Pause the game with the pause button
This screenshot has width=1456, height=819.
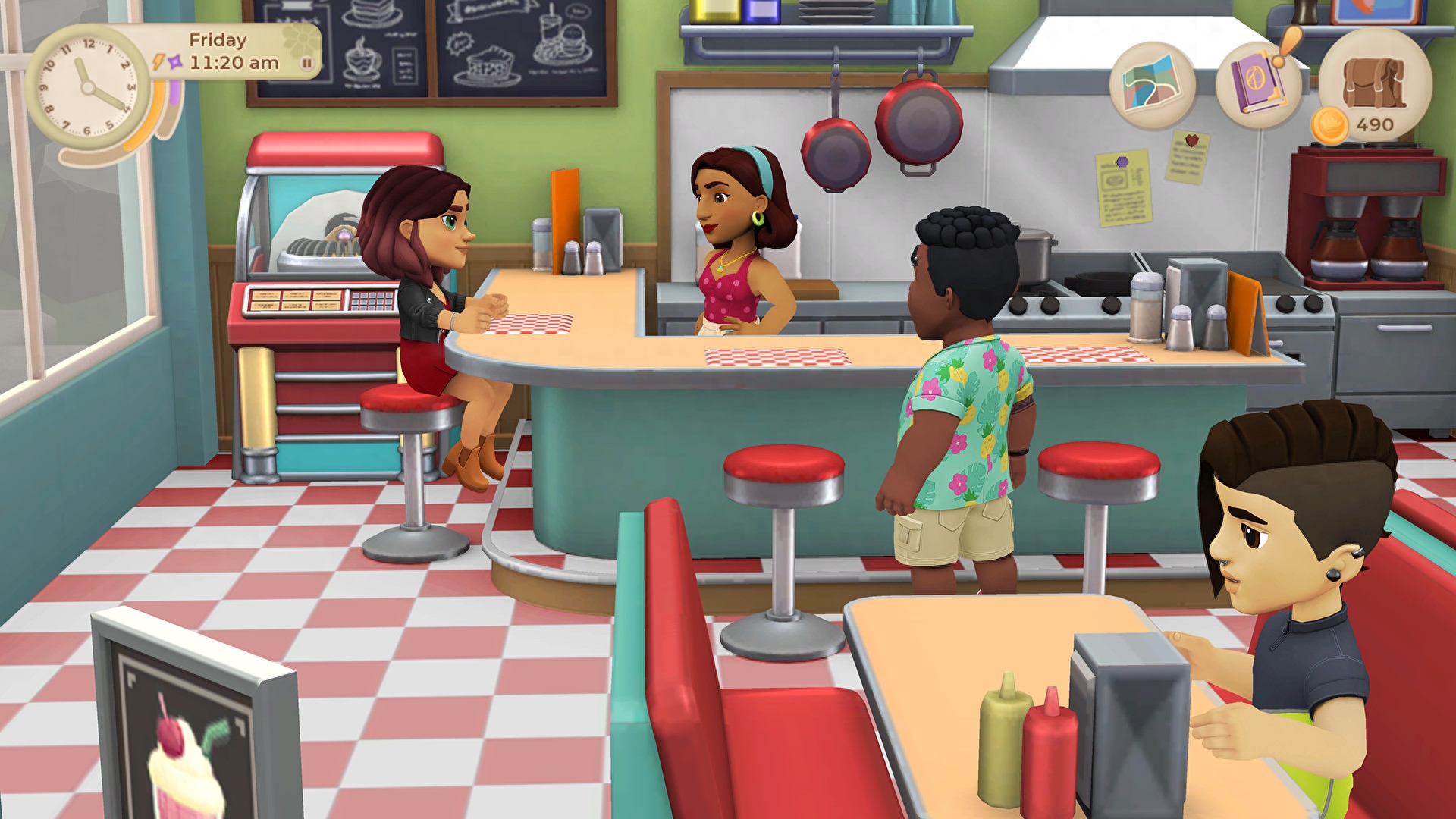click(307, 64)
